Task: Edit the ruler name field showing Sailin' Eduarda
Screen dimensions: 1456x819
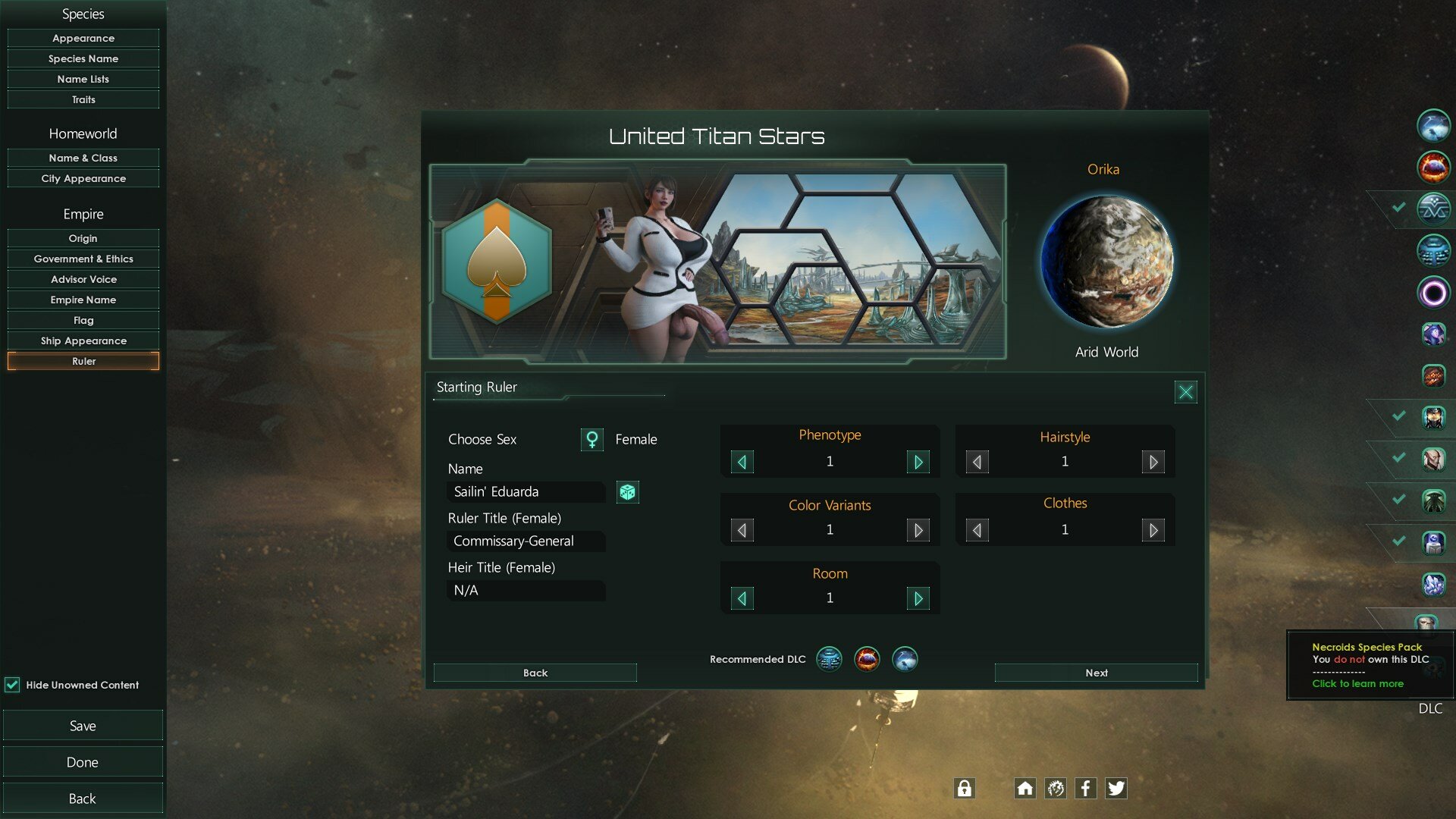Action: click(x=525, y=492)
